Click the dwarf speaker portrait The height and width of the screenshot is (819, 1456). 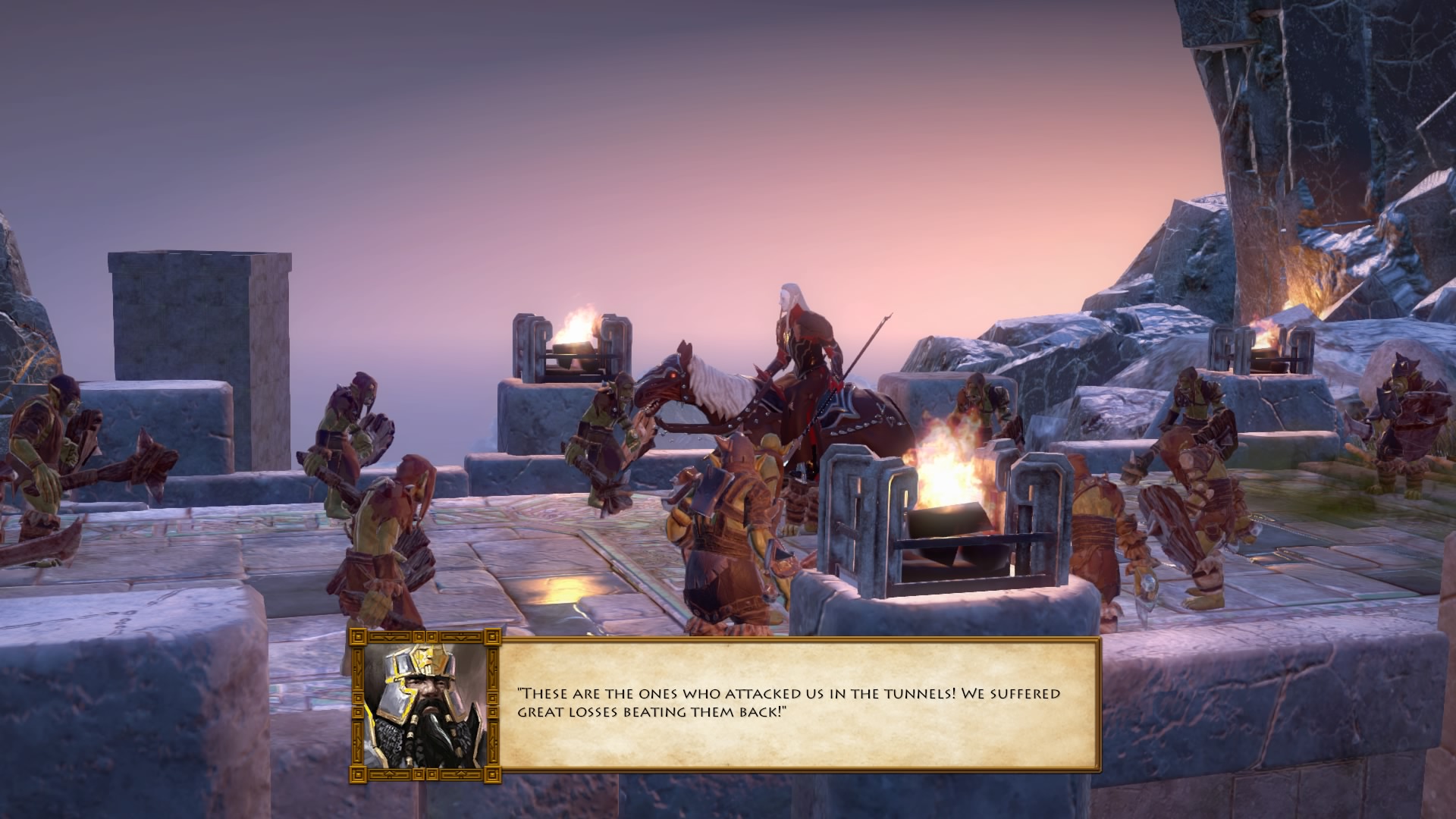click(x=425, y=705)
